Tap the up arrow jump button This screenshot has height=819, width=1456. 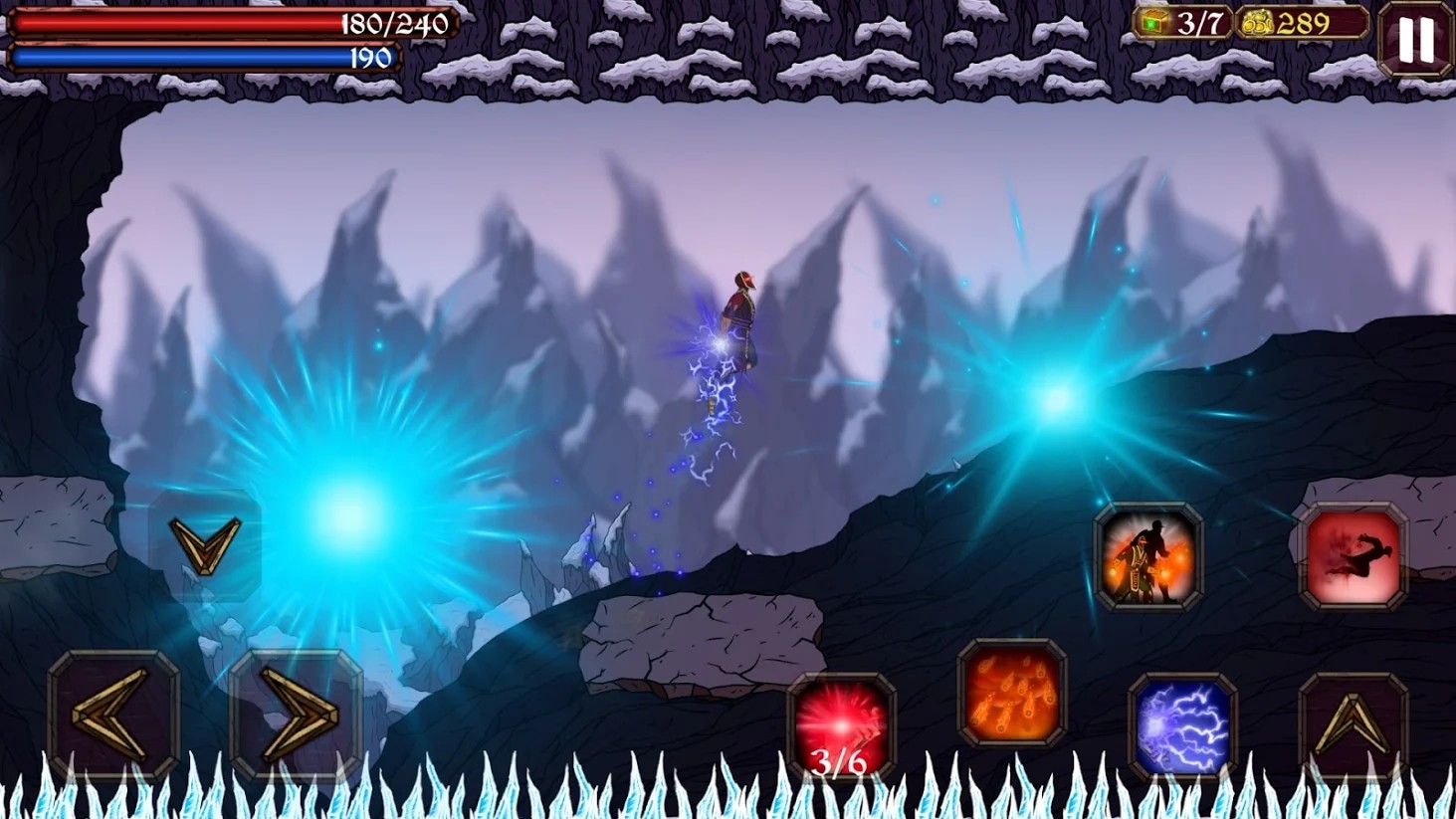click(x=1352, y=725)
